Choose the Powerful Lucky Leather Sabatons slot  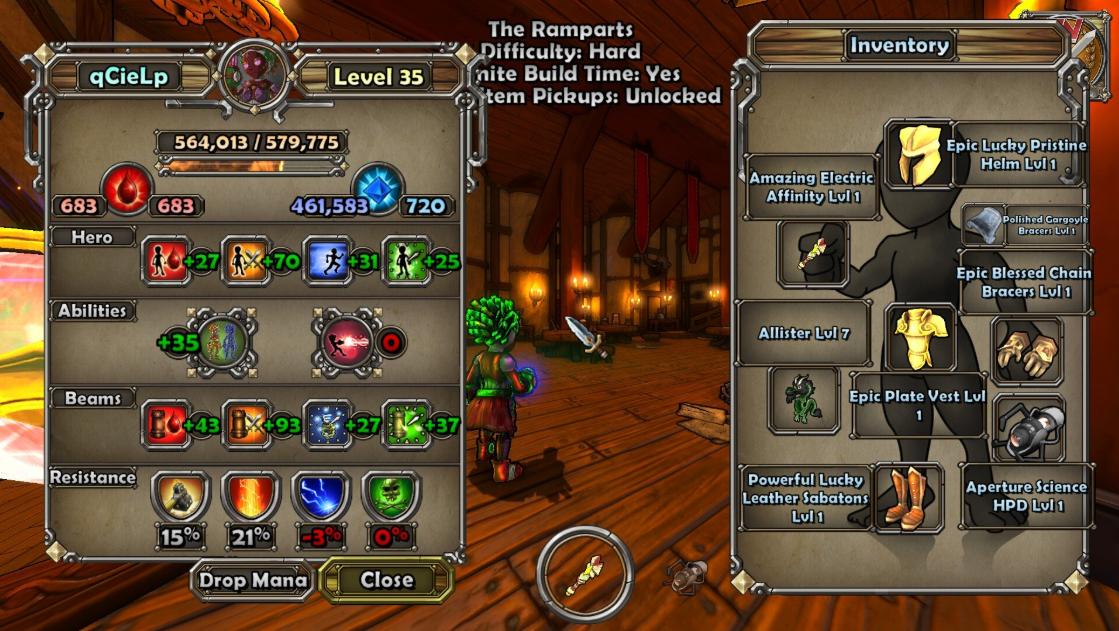click(x=909, y=497)
